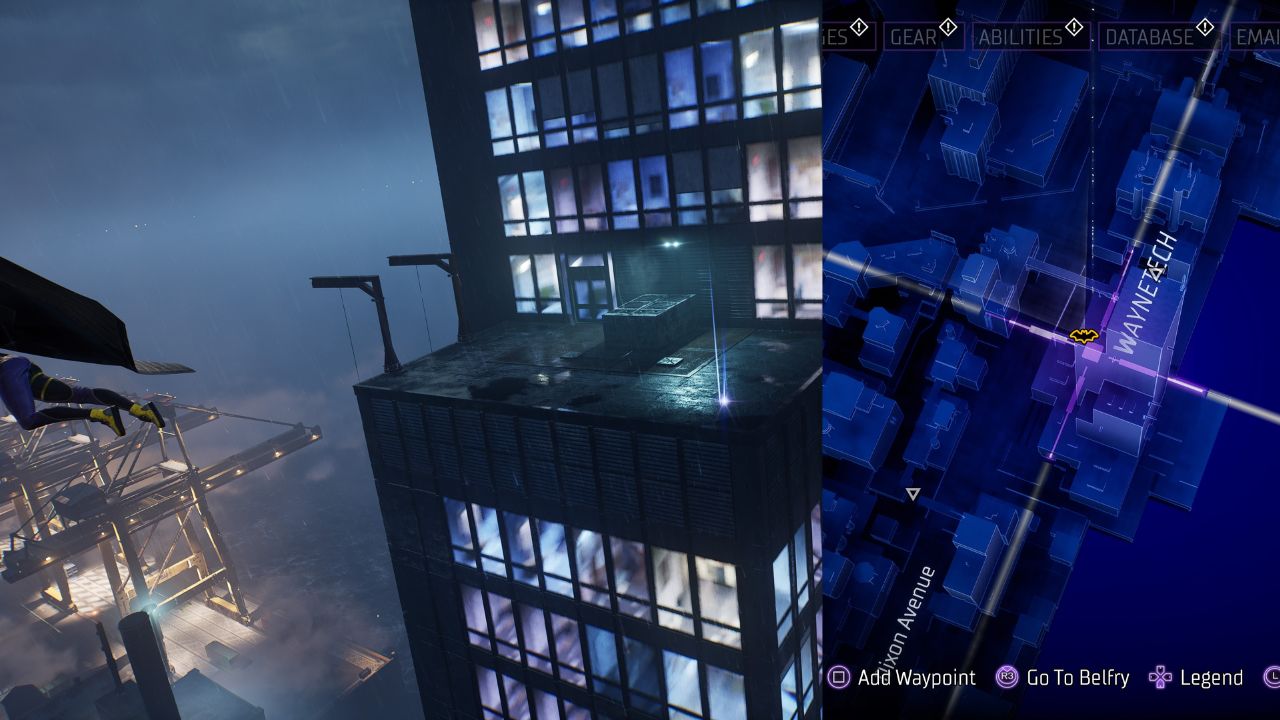Viewport: 1280px width, 720px height.
Task: Click the circled L button icon at bottom right
Action: [x=1273, y=677]
